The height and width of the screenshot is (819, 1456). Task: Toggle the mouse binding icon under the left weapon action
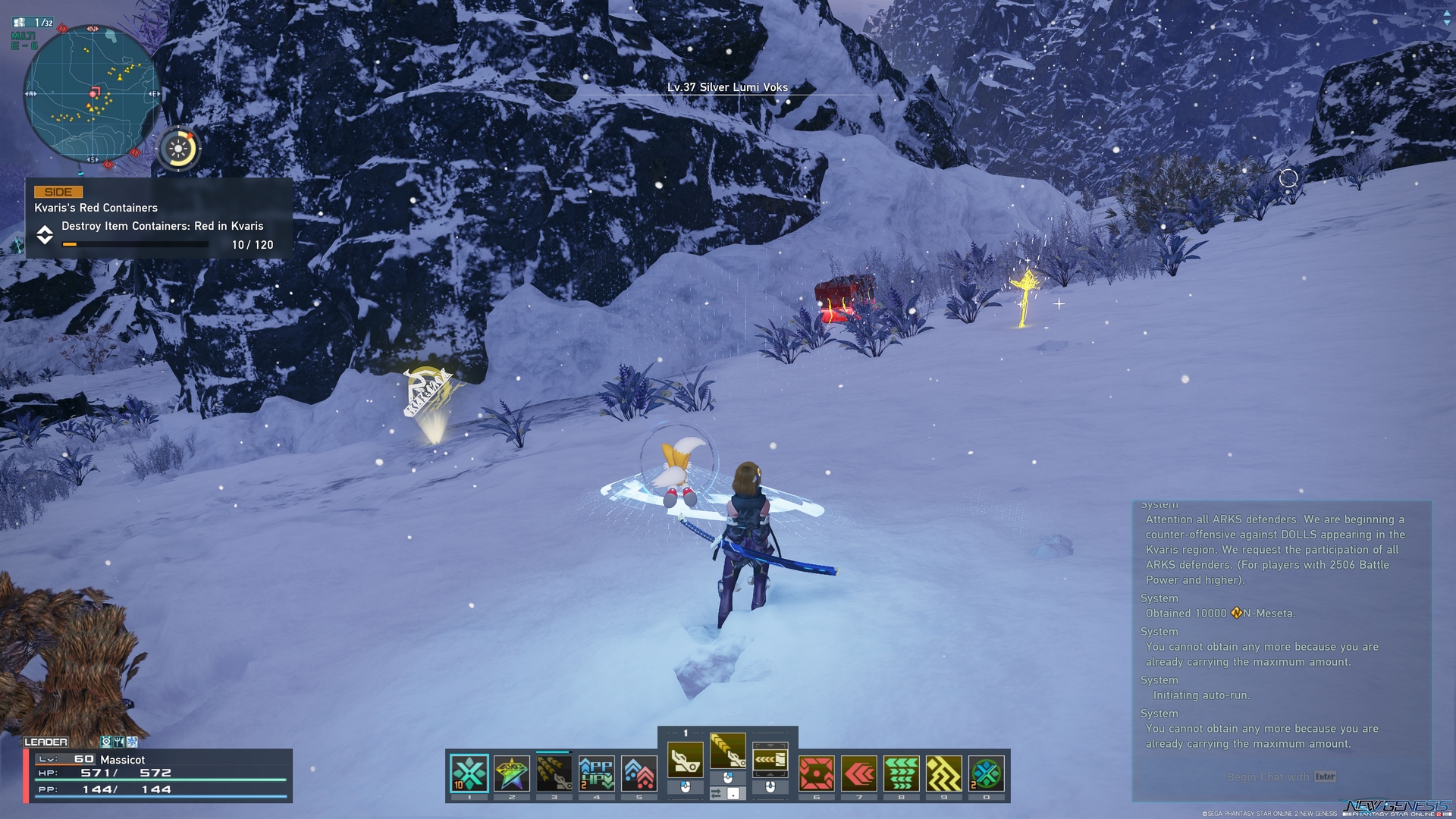(x=686, y=787)
